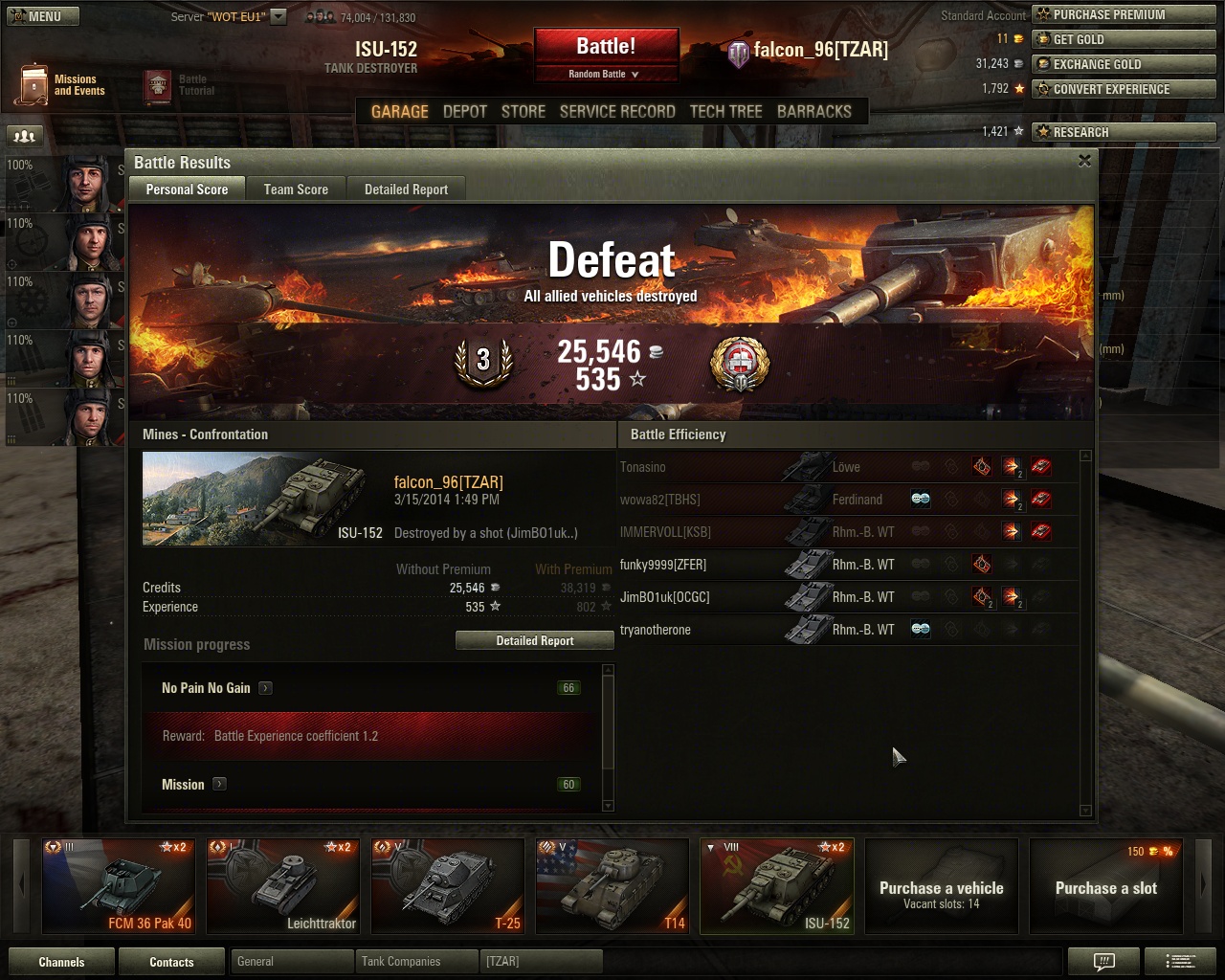Open the STORE section
1225x980 pixels.
[523, 111]
